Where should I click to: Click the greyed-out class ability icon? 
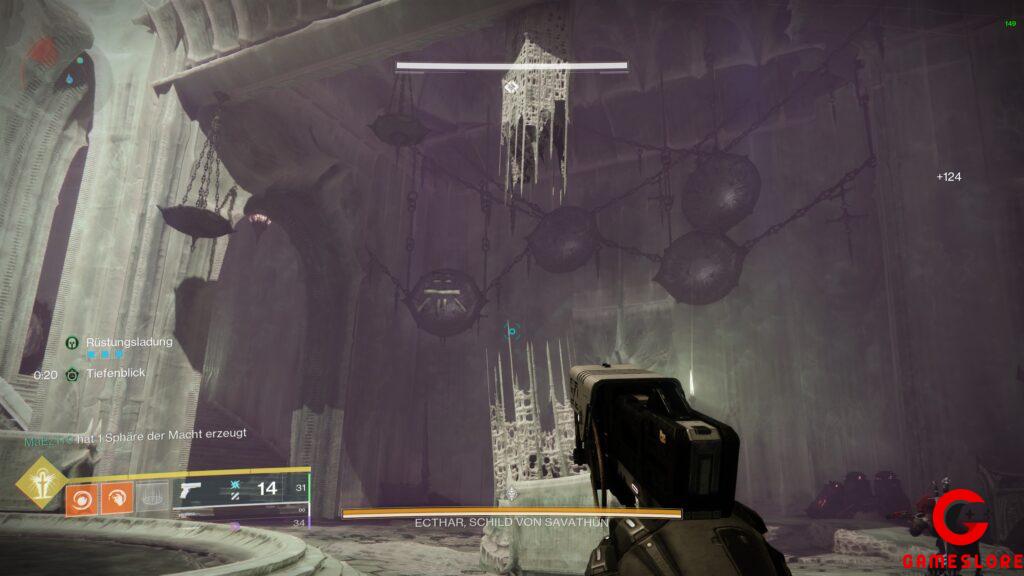pyautogui.click(x=150, y=496)
